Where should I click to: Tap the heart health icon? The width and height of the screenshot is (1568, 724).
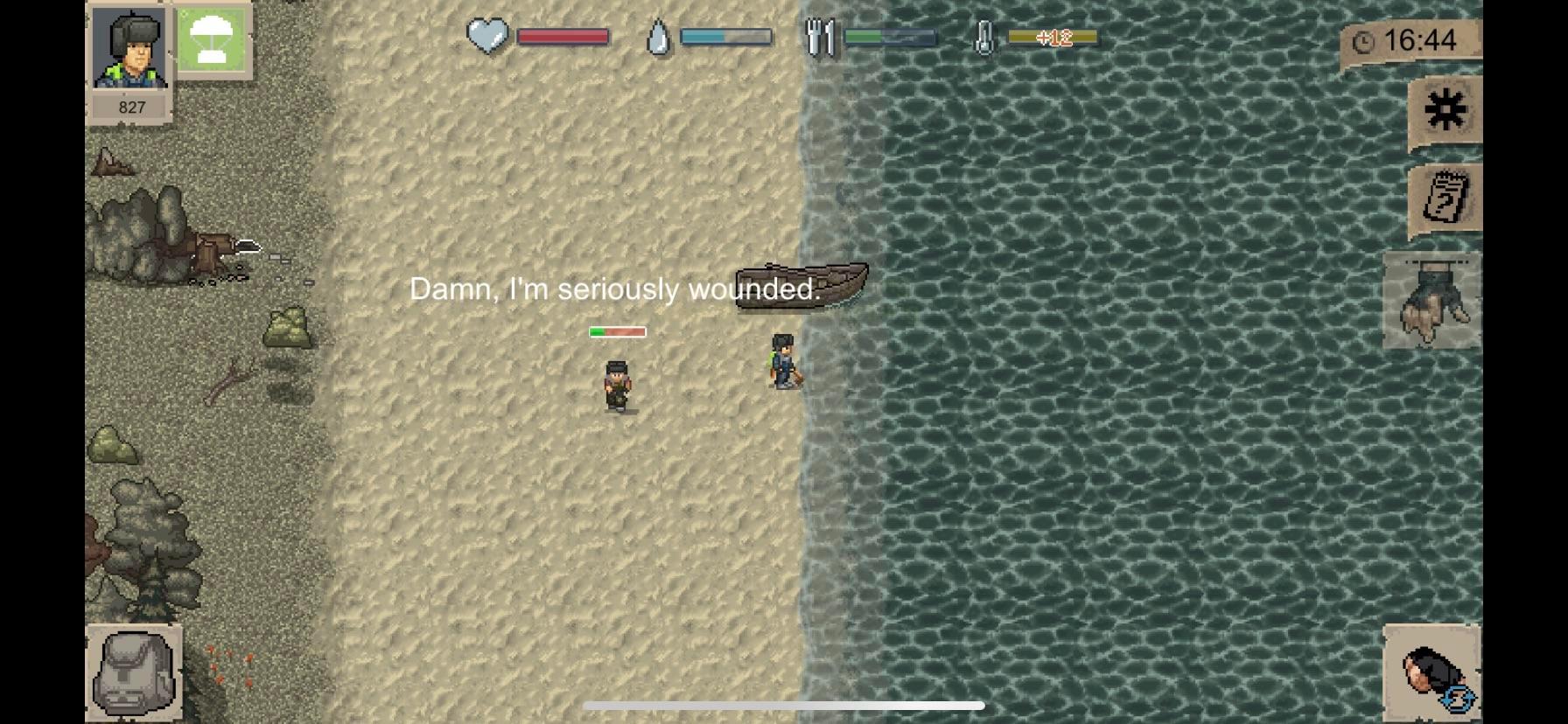487,37
